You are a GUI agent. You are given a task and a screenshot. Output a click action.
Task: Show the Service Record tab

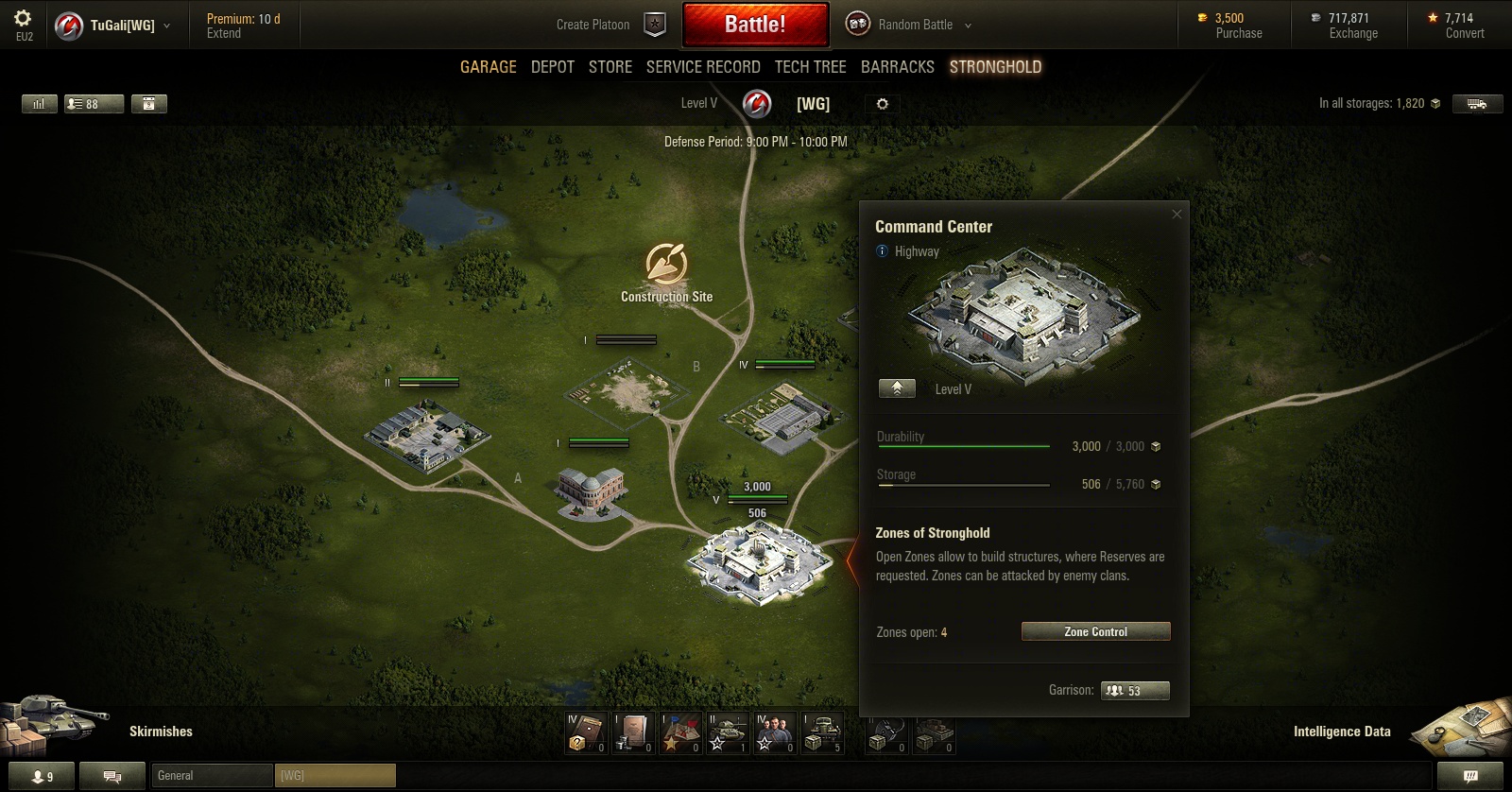click(x=703, y=67)
